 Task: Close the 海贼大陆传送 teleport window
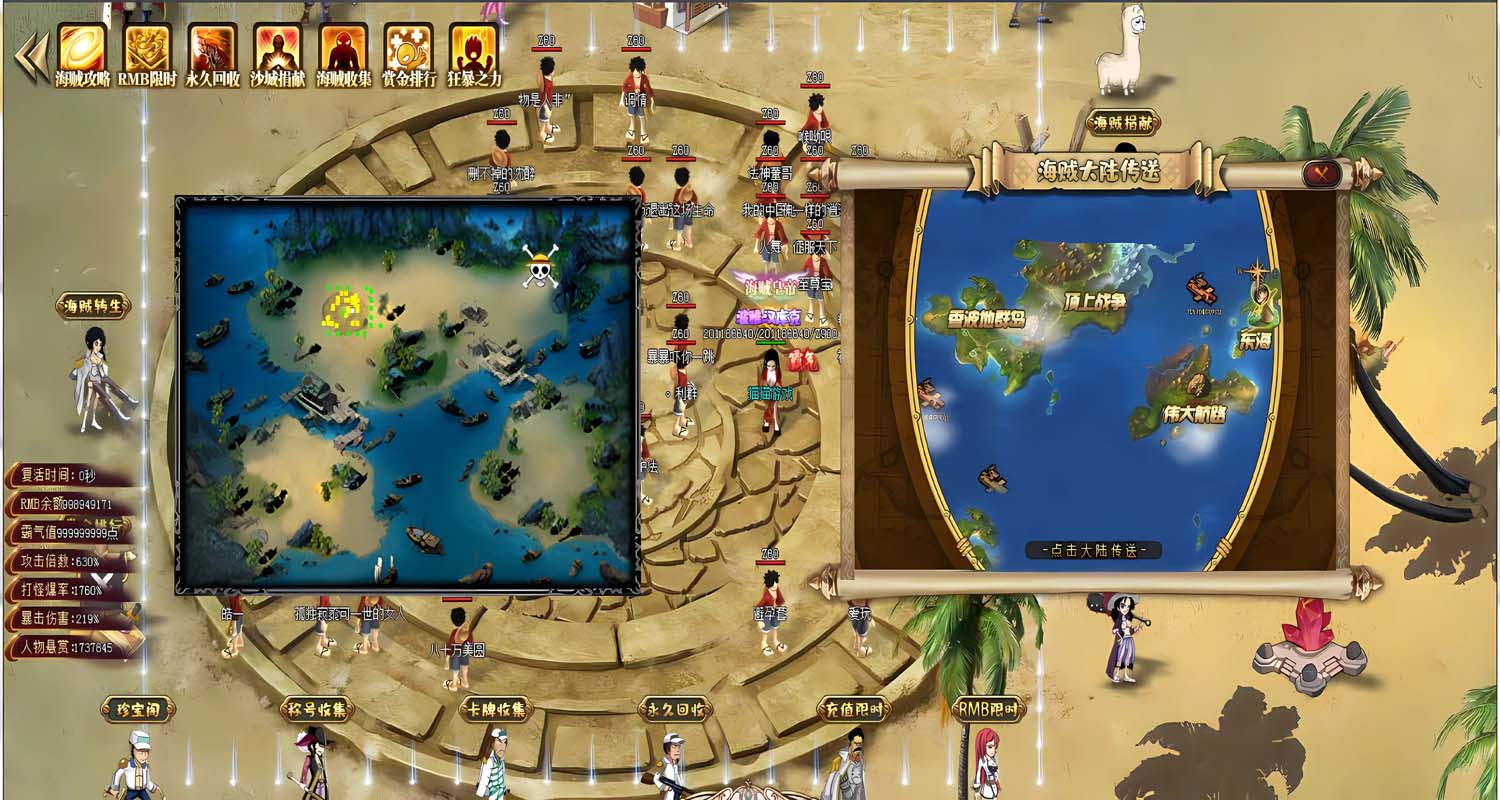(1323, 174)
